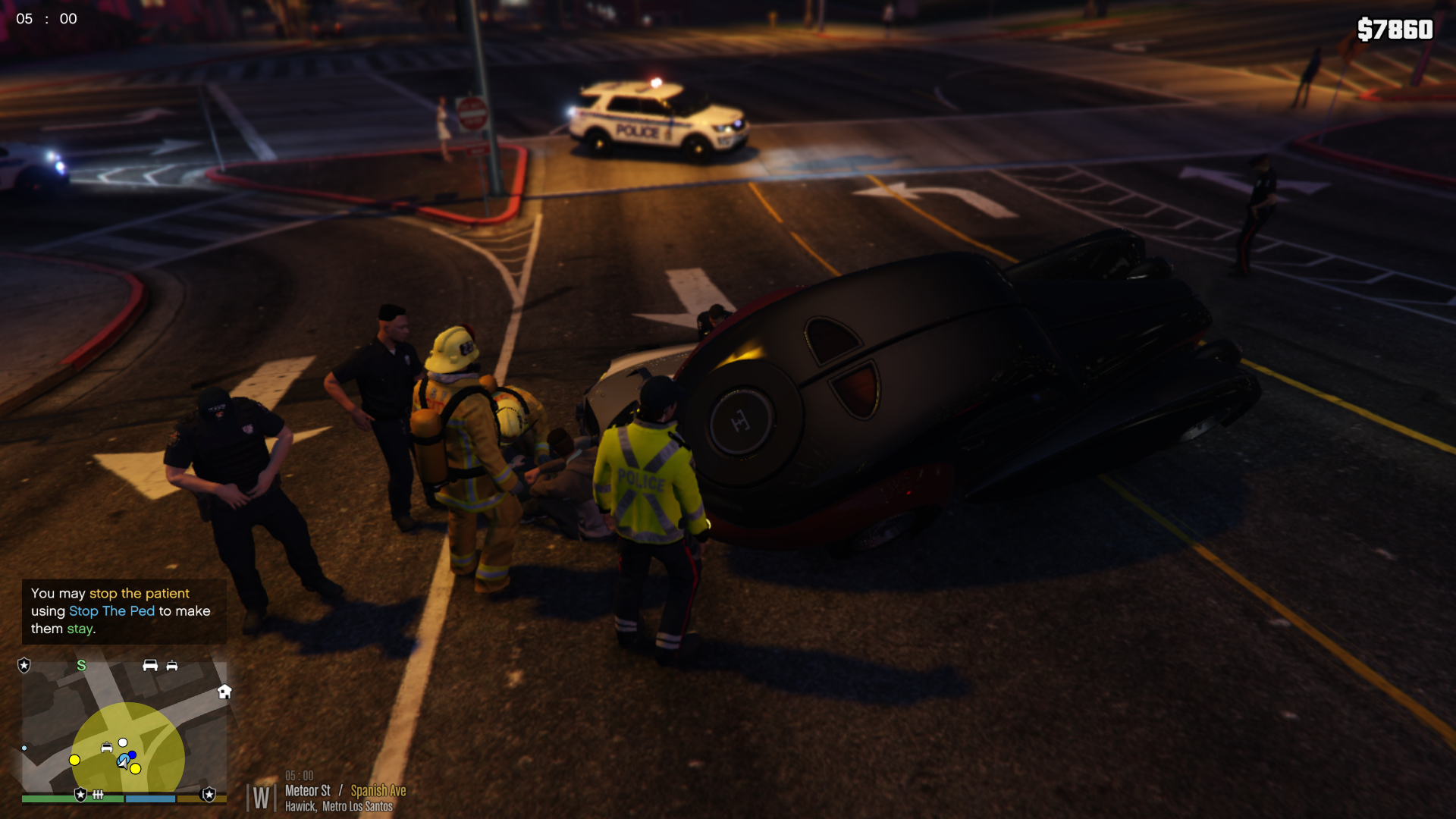Choose the dark blue dot blip on minimap
Viewport: 1456px width, 819px height.
click(x=133, y=755)
